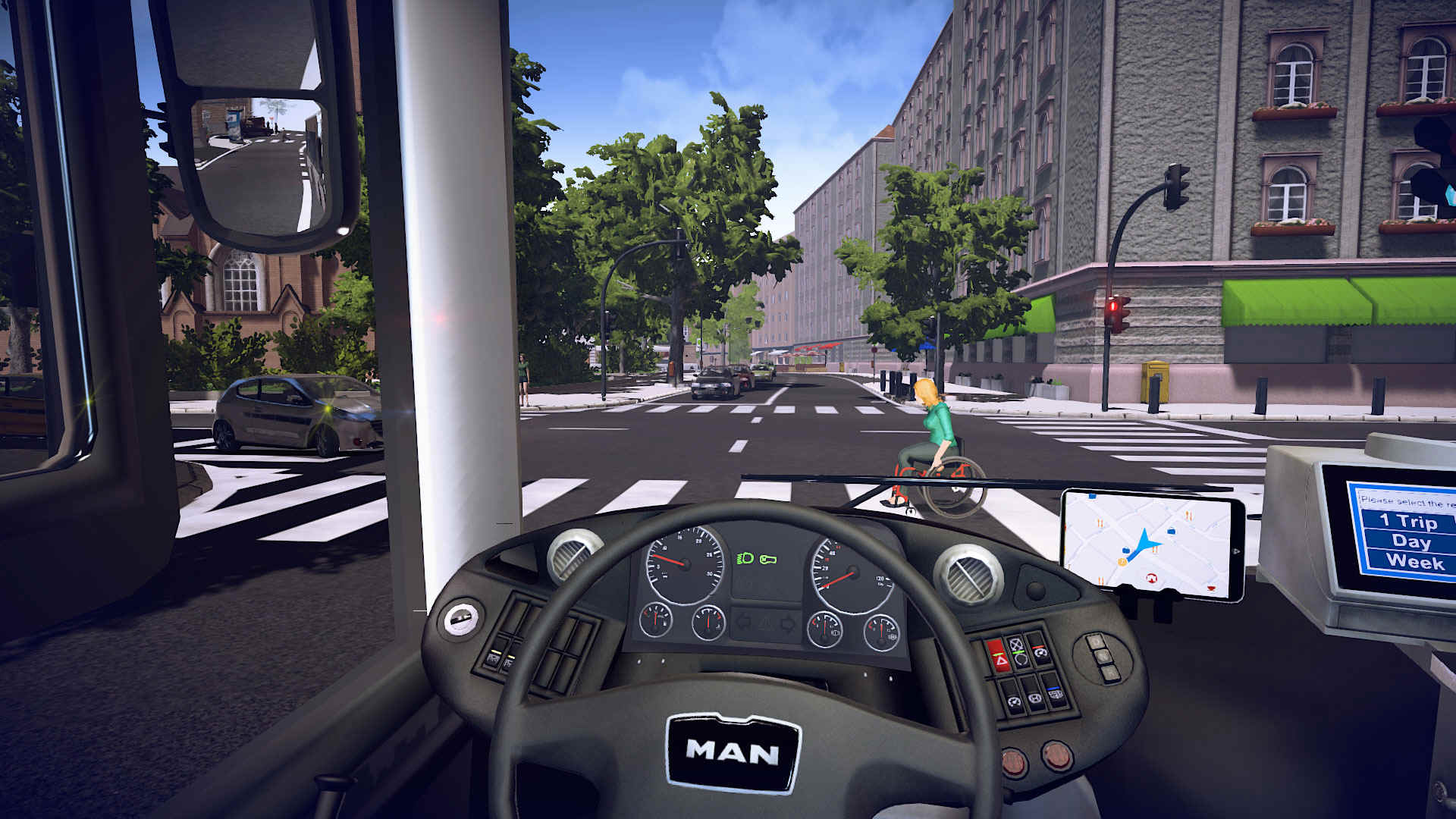Image resolution: width=1456 pixels, height=819 pixels.
Task: Pick the Week ticket option
Action: (1414, 562)
